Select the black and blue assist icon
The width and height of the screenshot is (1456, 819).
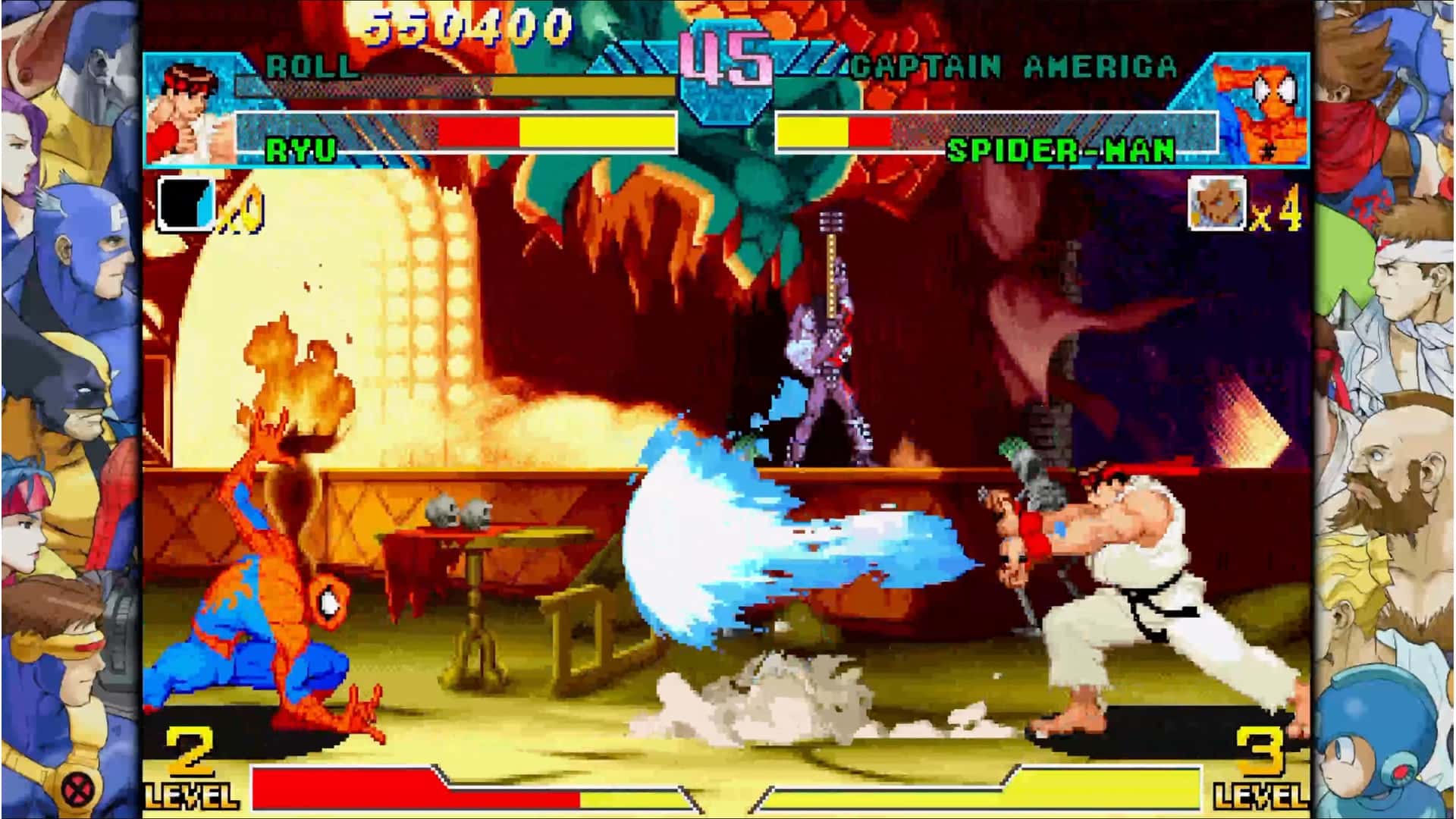[186, 203]
